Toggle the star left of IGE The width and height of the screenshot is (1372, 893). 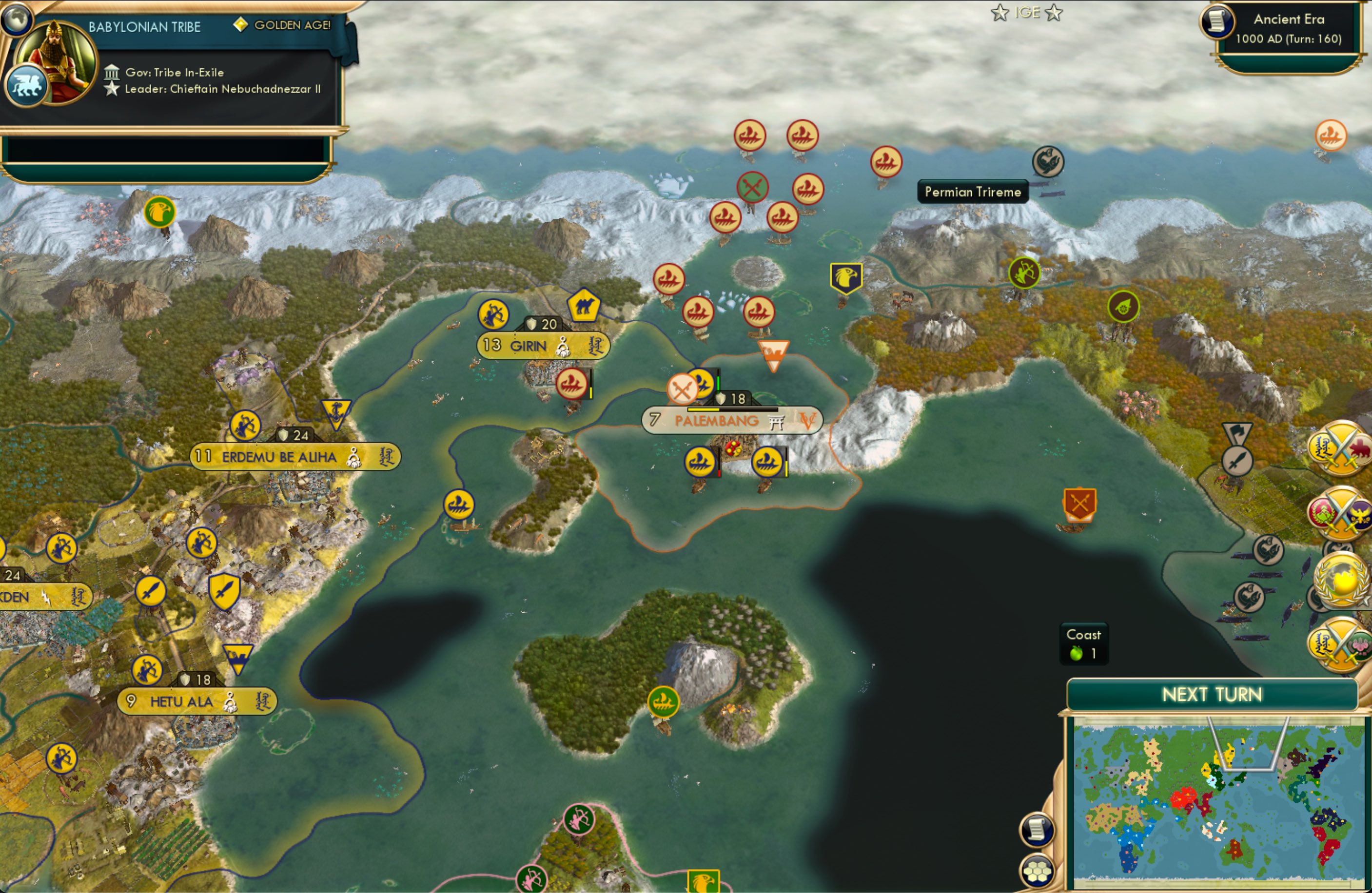coord(999,12)
